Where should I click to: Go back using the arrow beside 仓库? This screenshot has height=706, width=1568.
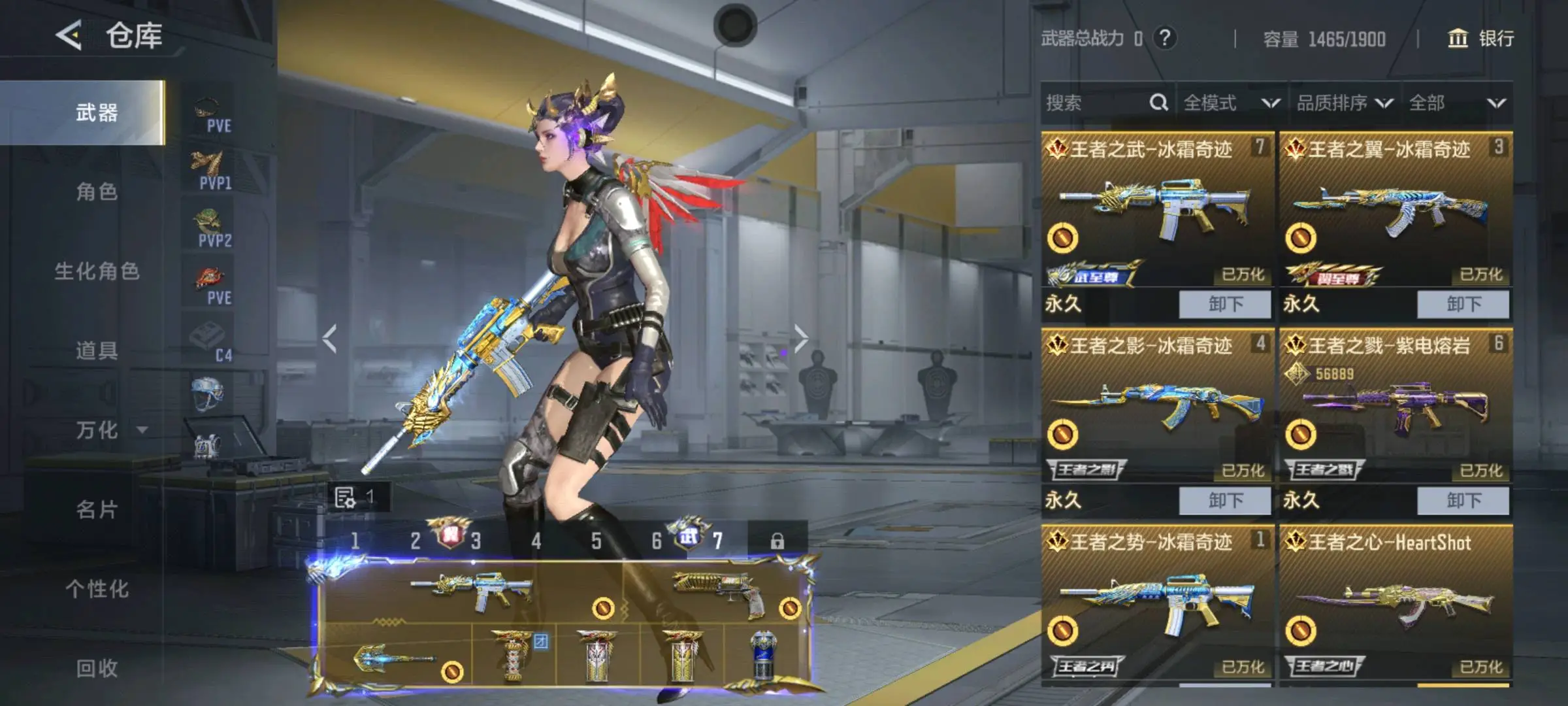tap(69, 35)
